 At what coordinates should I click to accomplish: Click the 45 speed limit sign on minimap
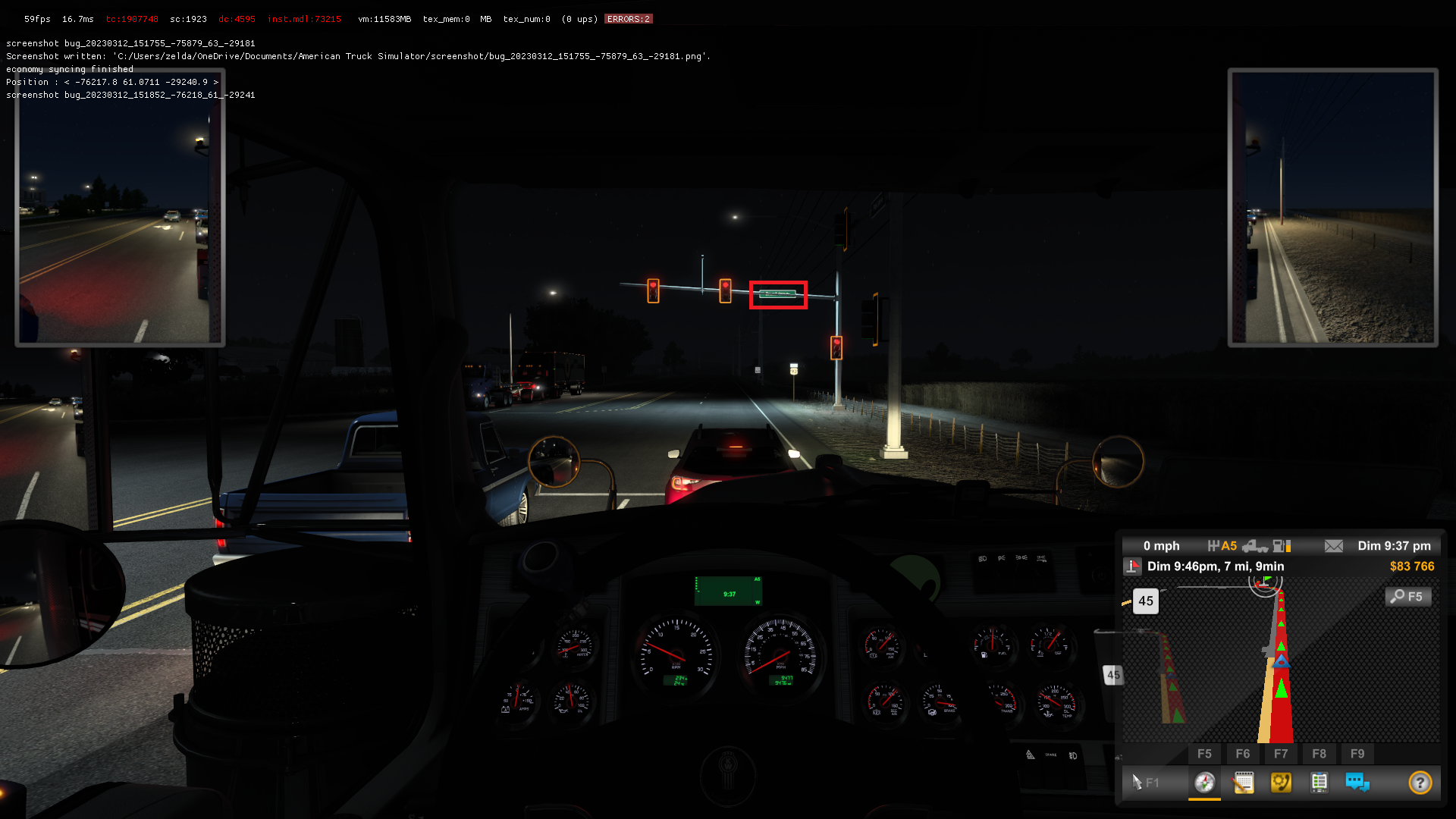(x=1146, y=601)
